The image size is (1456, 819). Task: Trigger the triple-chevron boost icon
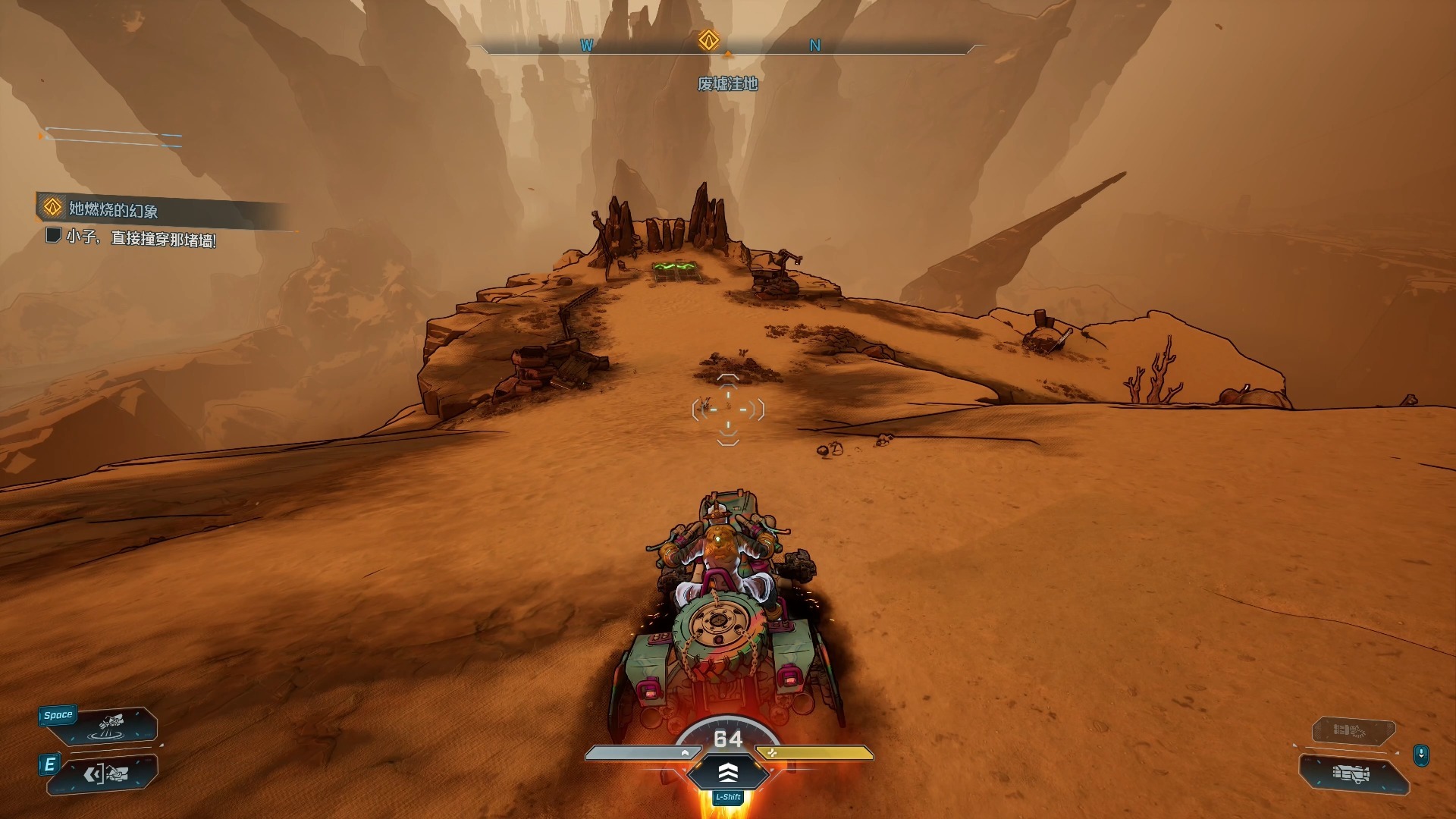(728, 773)
